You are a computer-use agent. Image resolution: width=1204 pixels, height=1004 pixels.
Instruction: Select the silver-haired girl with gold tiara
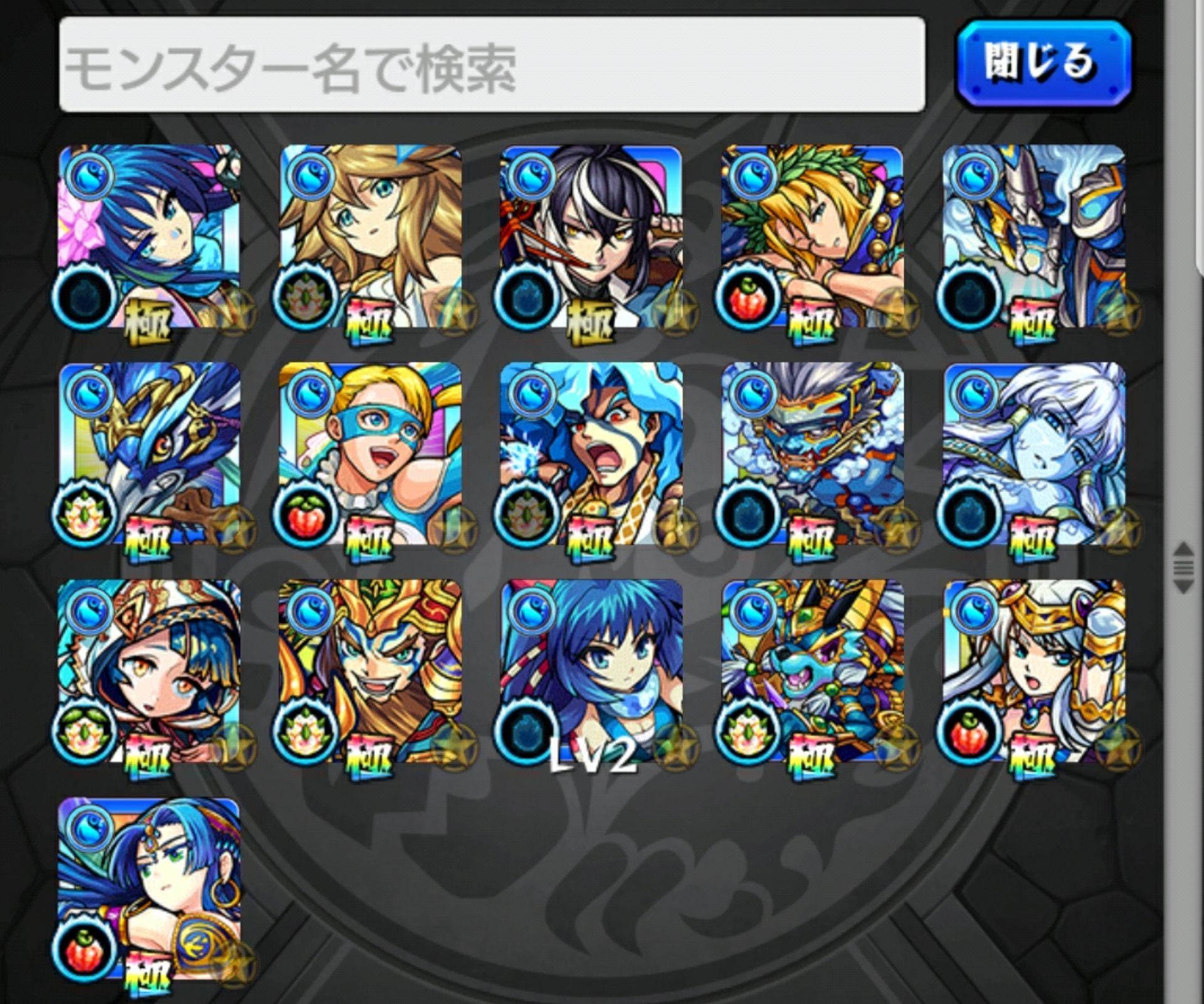point(1033,671)
